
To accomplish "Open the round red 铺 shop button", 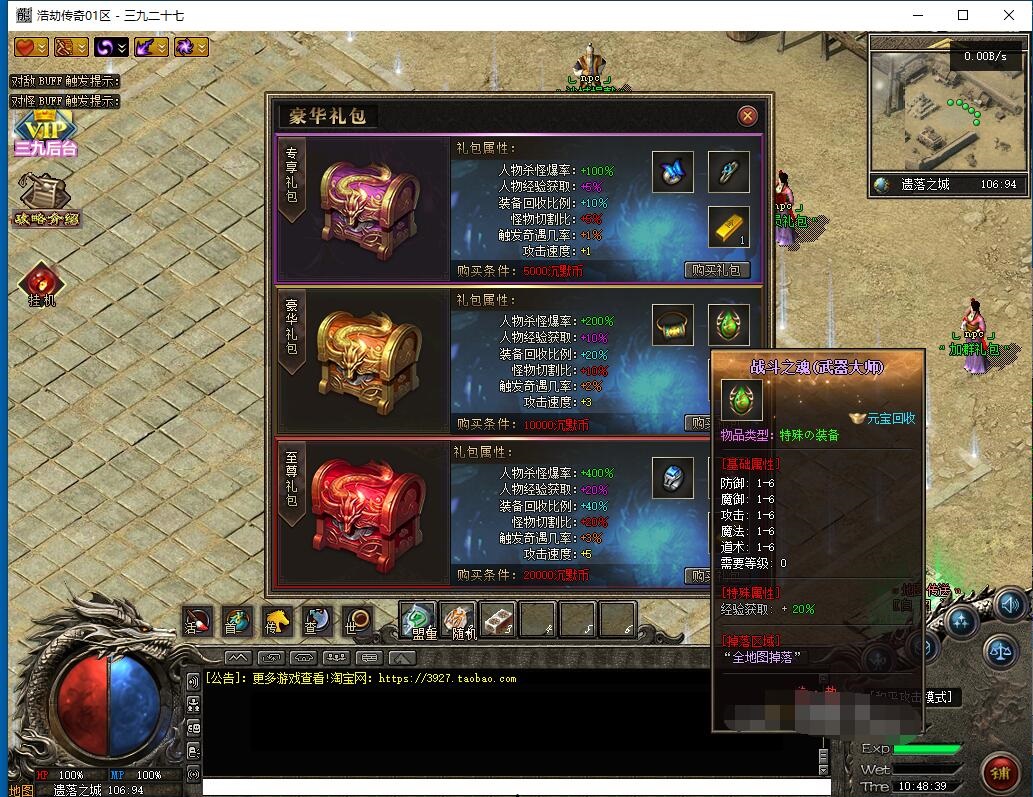I will coord(1000,771).
